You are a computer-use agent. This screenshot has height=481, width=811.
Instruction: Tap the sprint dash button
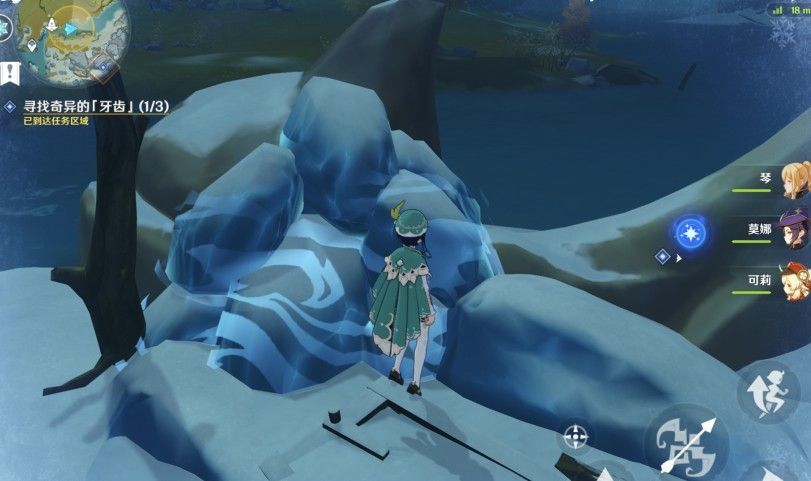[768, 390]
